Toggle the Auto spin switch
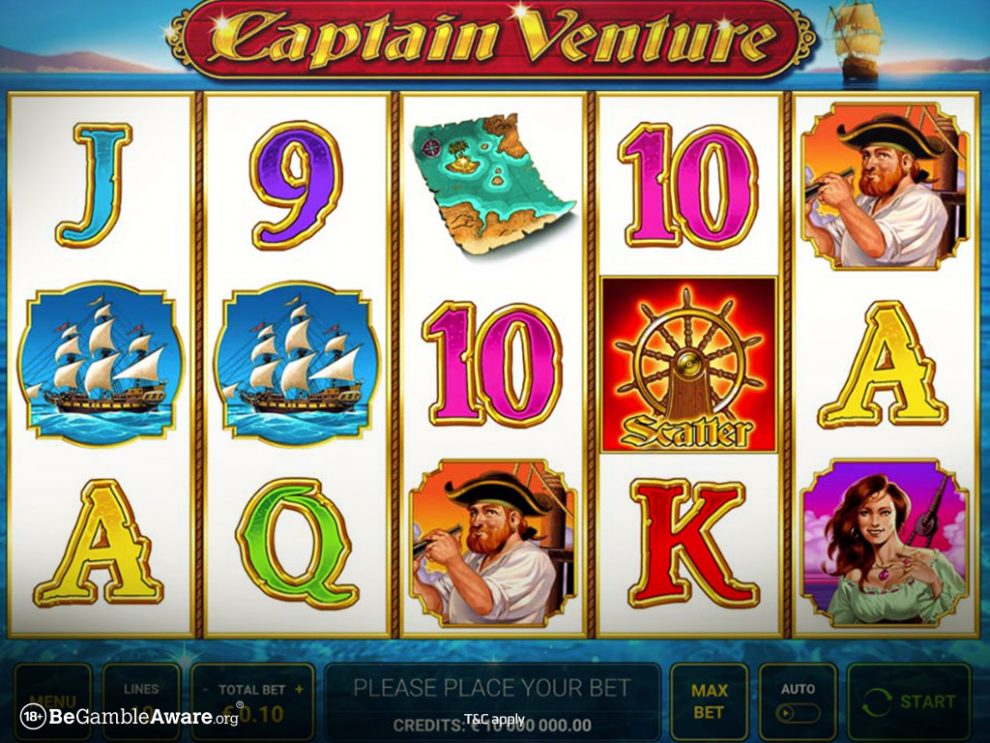990x743 pixels. point(798,714)
